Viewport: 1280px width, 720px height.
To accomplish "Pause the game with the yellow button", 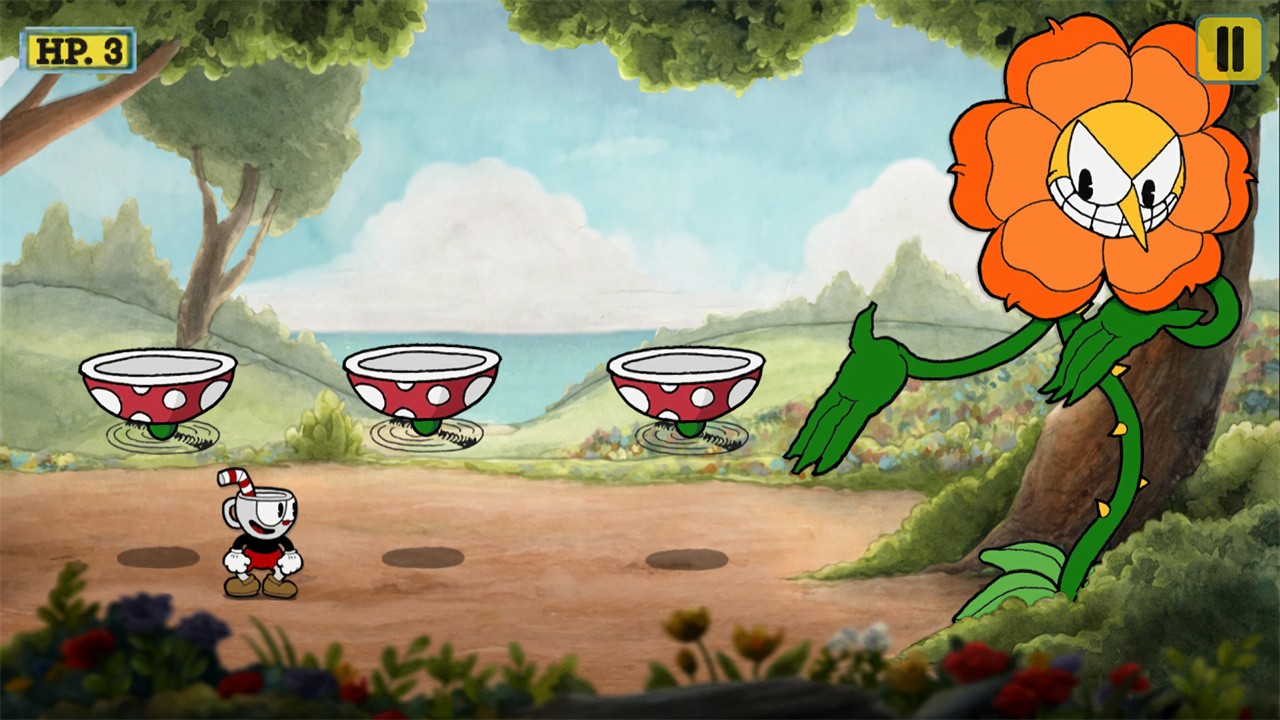I will (1229, 49).
